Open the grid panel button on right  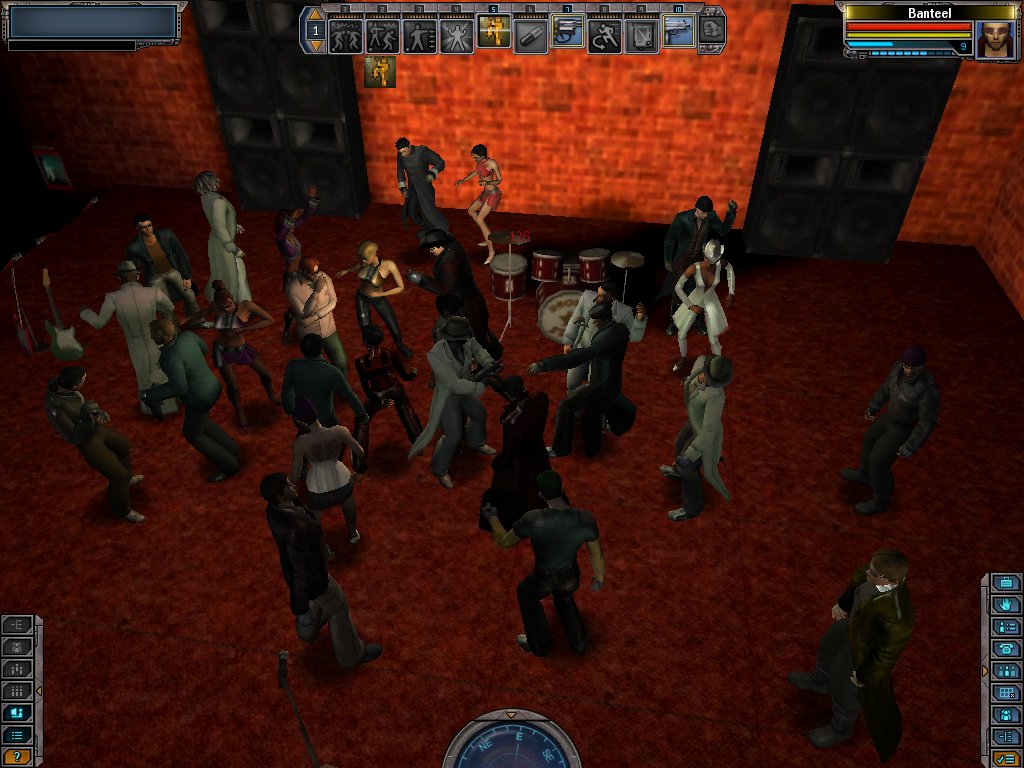1006,692
